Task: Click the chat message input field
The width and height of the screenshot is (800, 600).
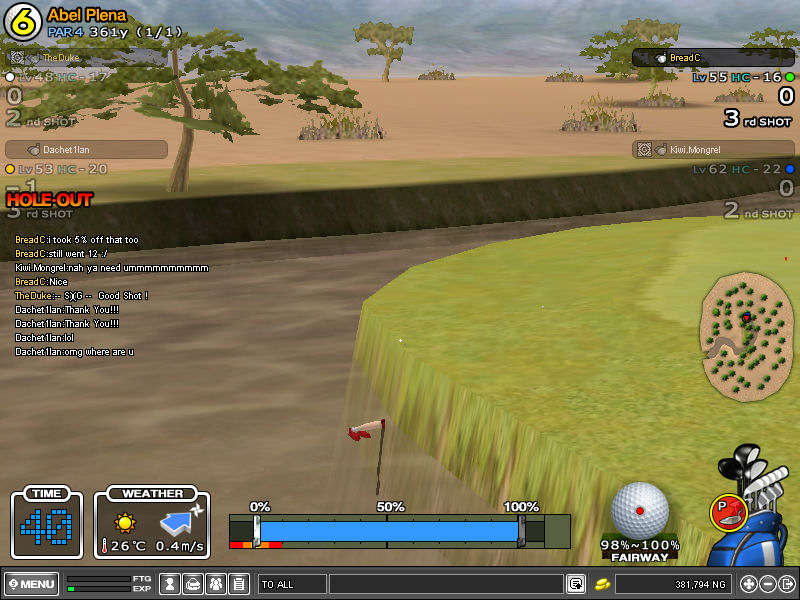Action: 445,584
